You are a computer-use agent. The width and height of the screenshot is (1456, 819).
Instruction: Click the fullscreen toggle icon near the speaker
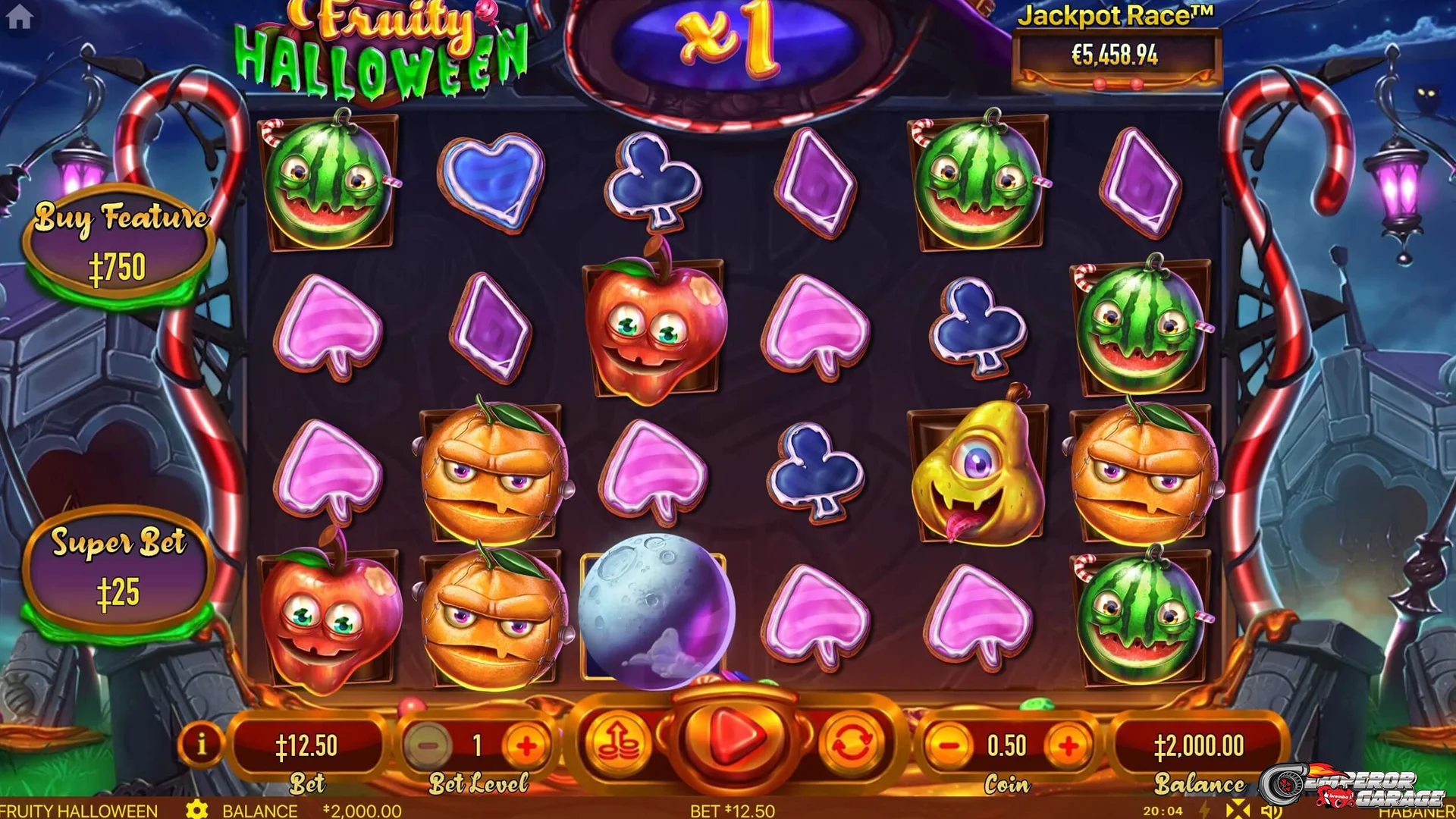(x=1238, y=811)
